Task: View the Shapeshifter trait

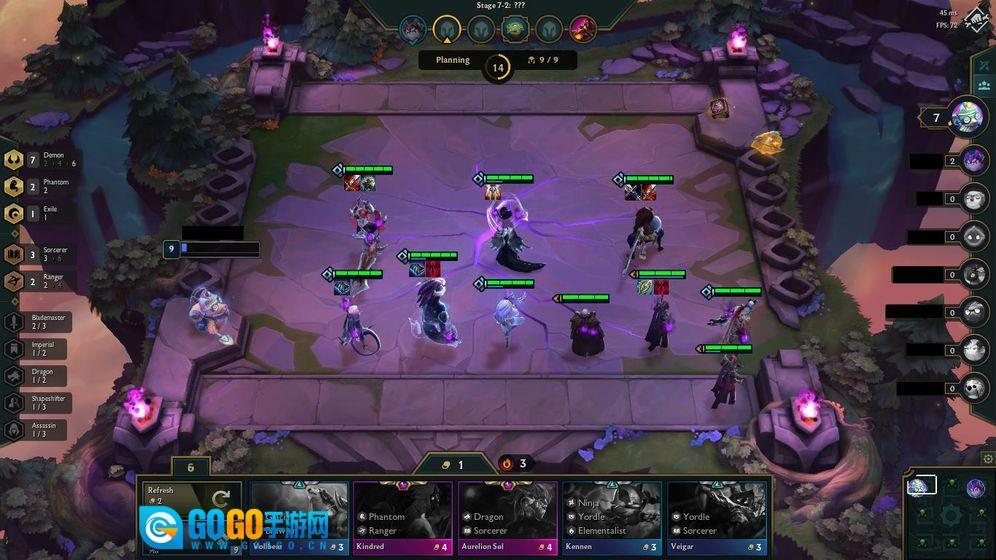Action: (14, 402)
